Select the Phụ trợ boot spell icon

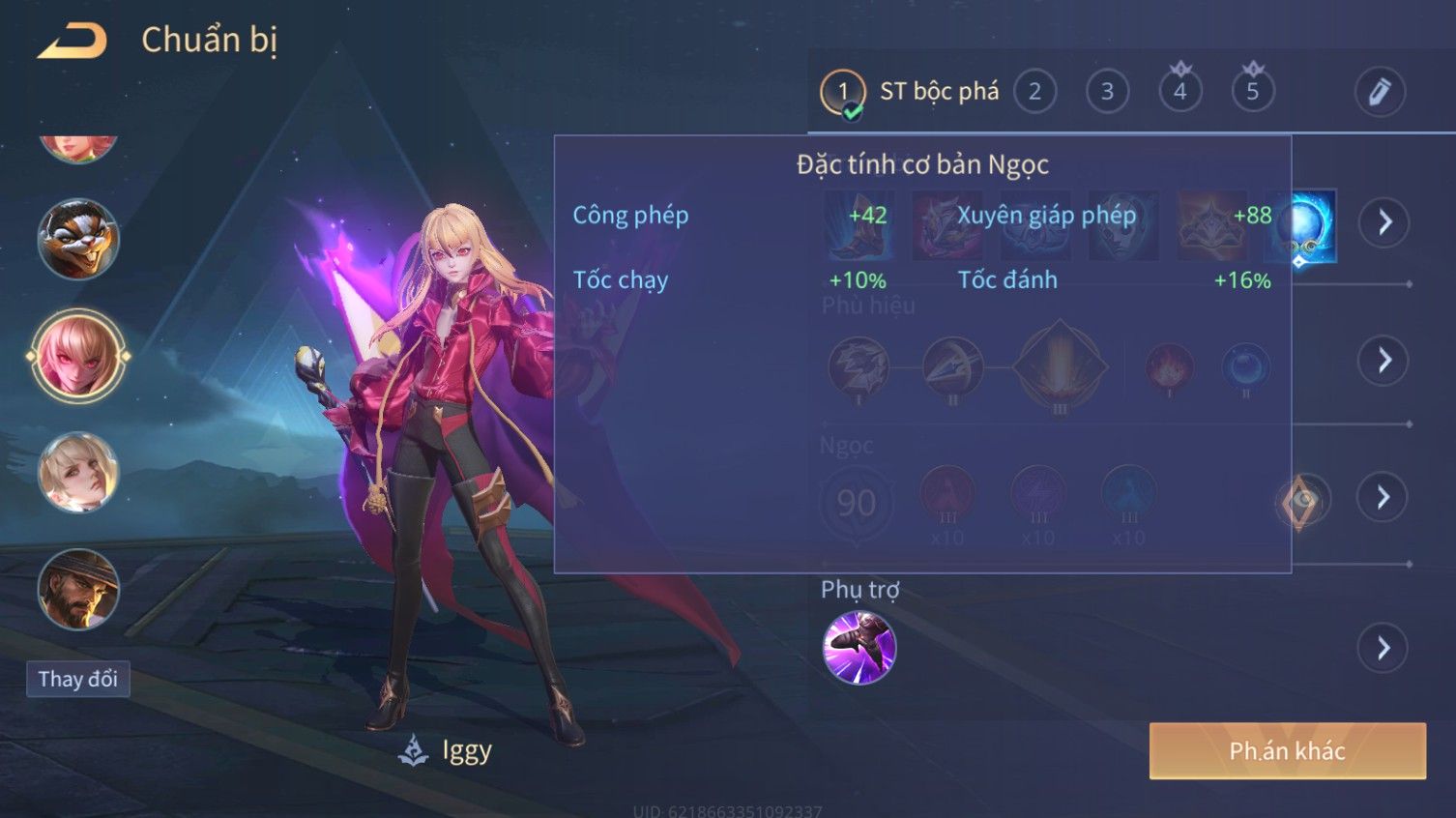859,648
